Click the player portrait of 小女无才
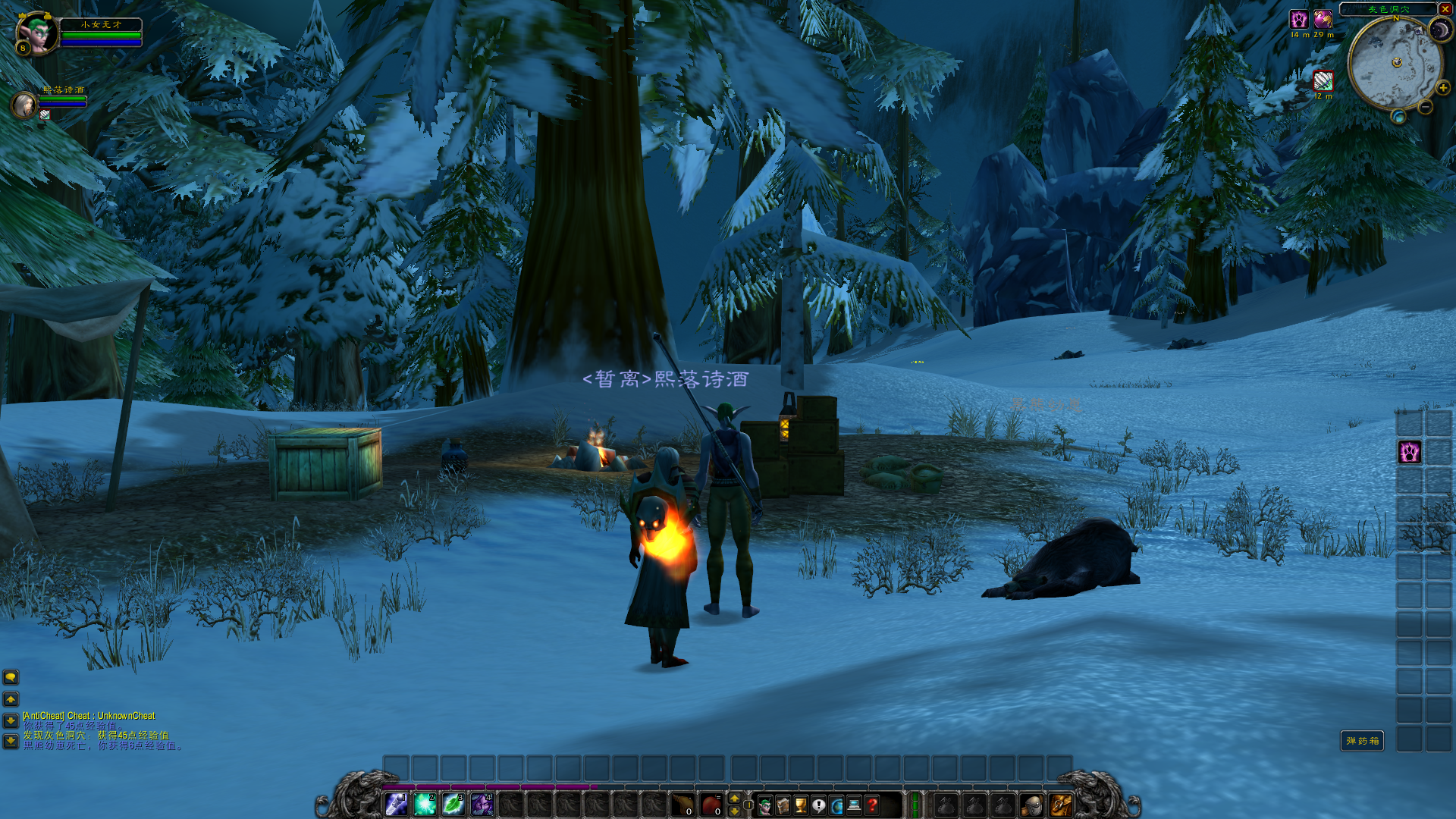This screenshot has height=819, width=1456. [36, 32]
